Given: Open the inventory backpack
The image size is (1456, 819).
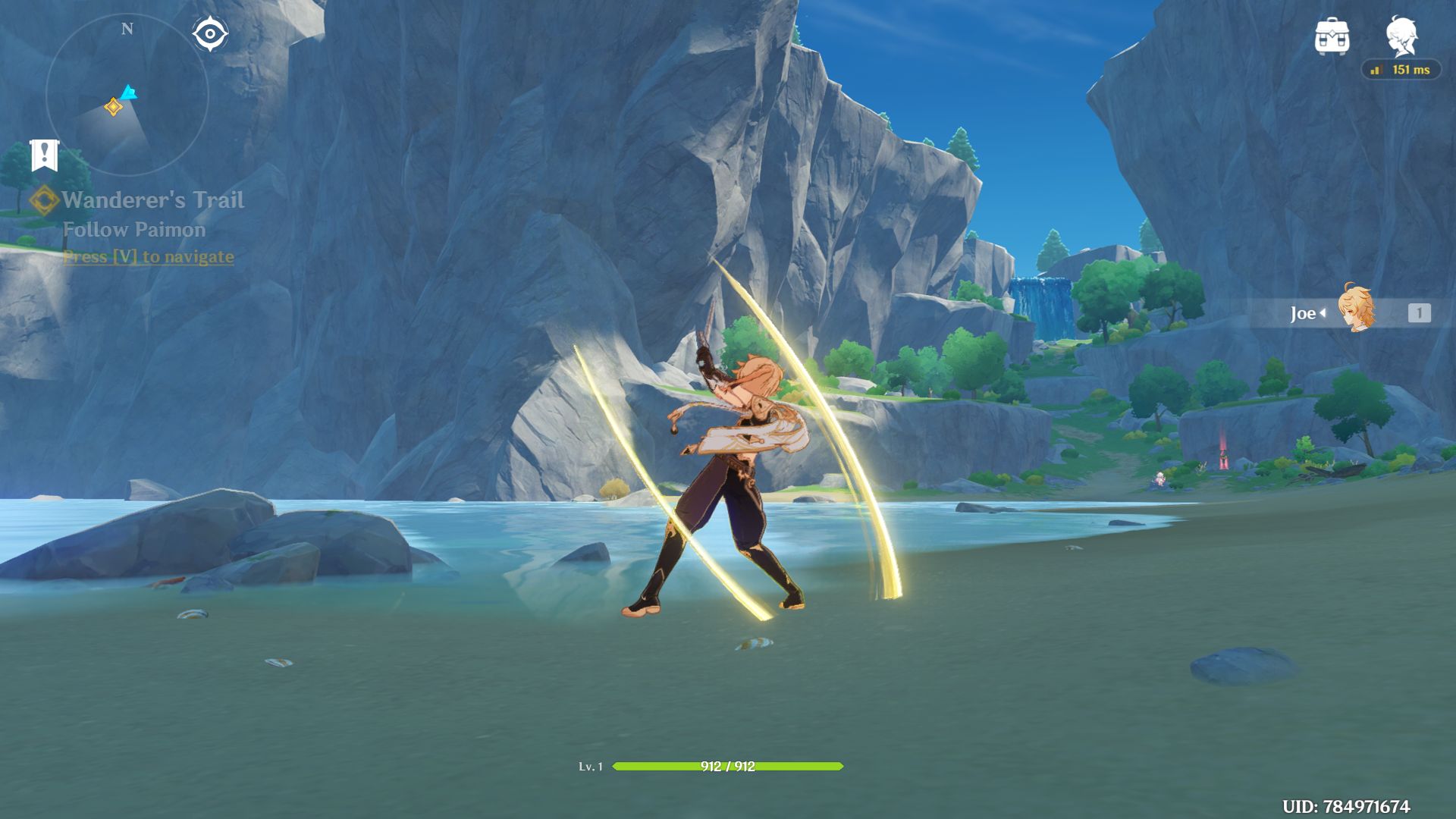Looking at the screenshot, I should coord(1332,36).
